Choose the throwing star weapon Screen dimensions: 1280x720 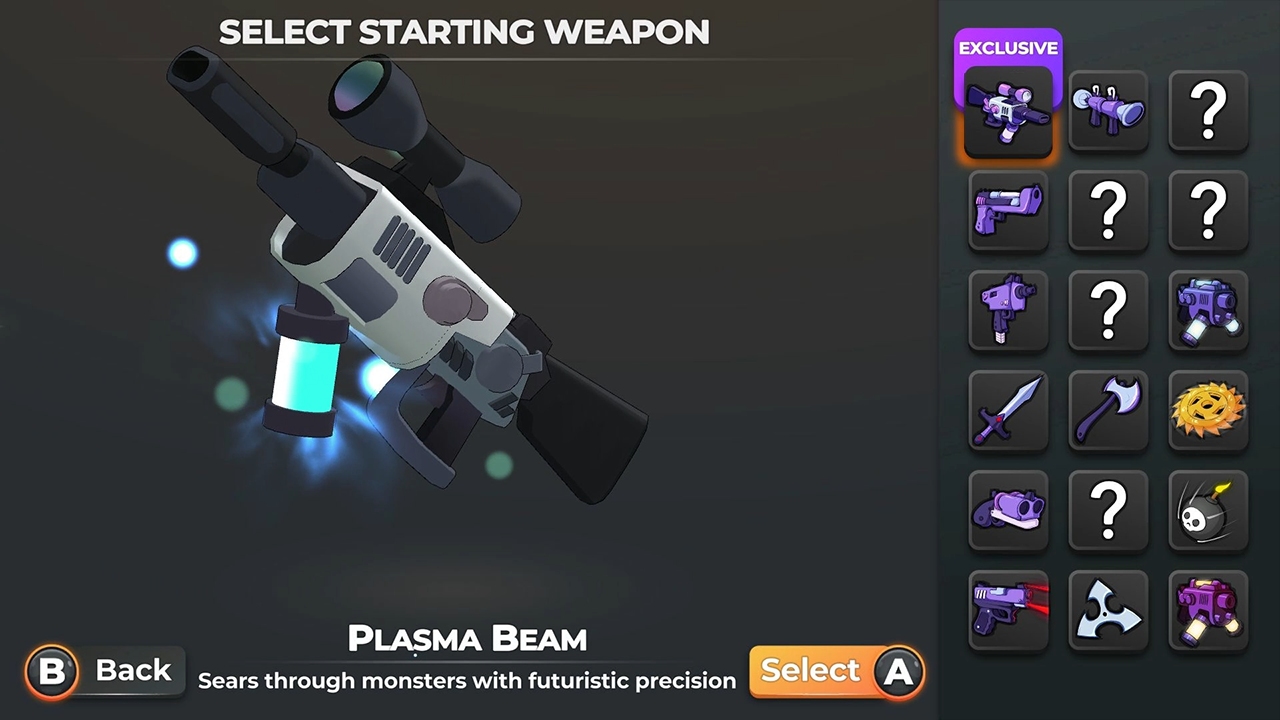click(x=1108, y=610)
